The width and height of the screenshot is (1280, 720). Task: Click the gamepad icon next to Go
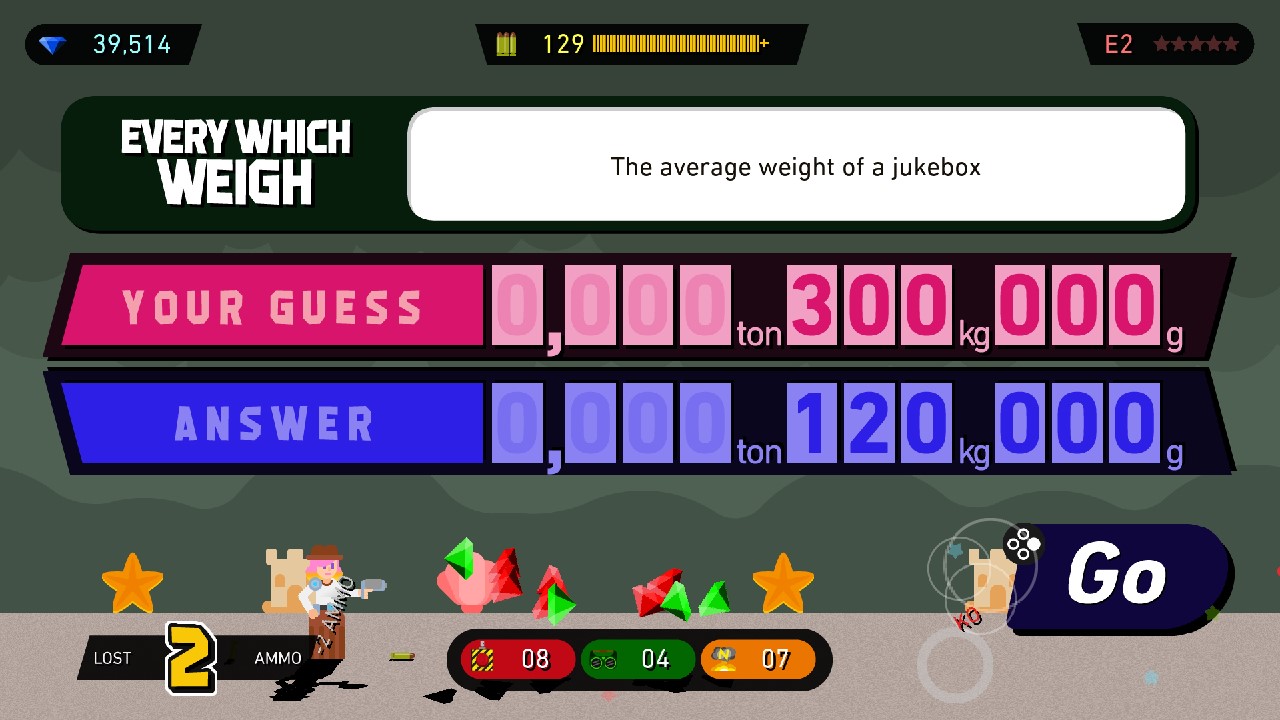[x=1026, y=545]
